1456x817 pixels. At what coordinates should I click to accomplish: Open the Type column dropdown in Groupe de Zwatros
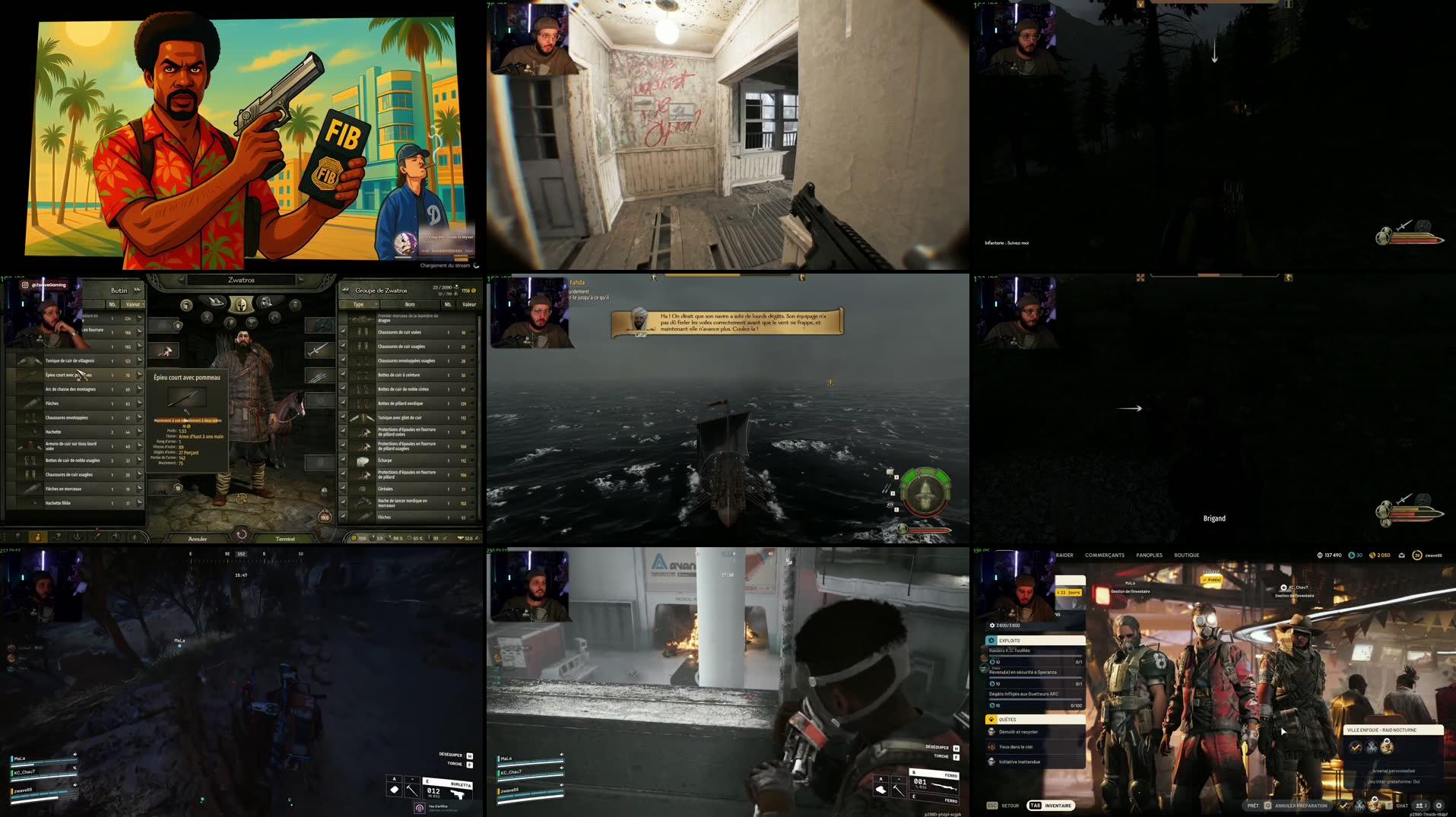point(363,305)
